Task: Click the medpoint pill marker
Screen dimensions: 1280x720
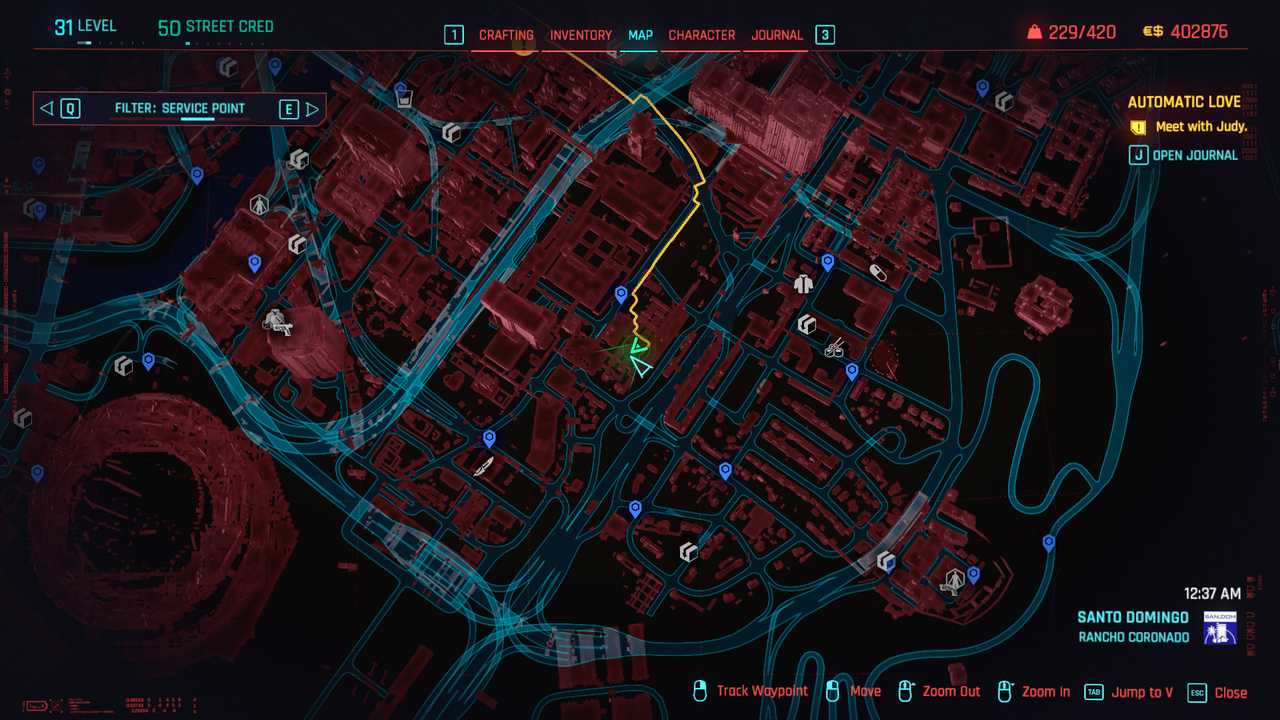Action: [879, 272]
